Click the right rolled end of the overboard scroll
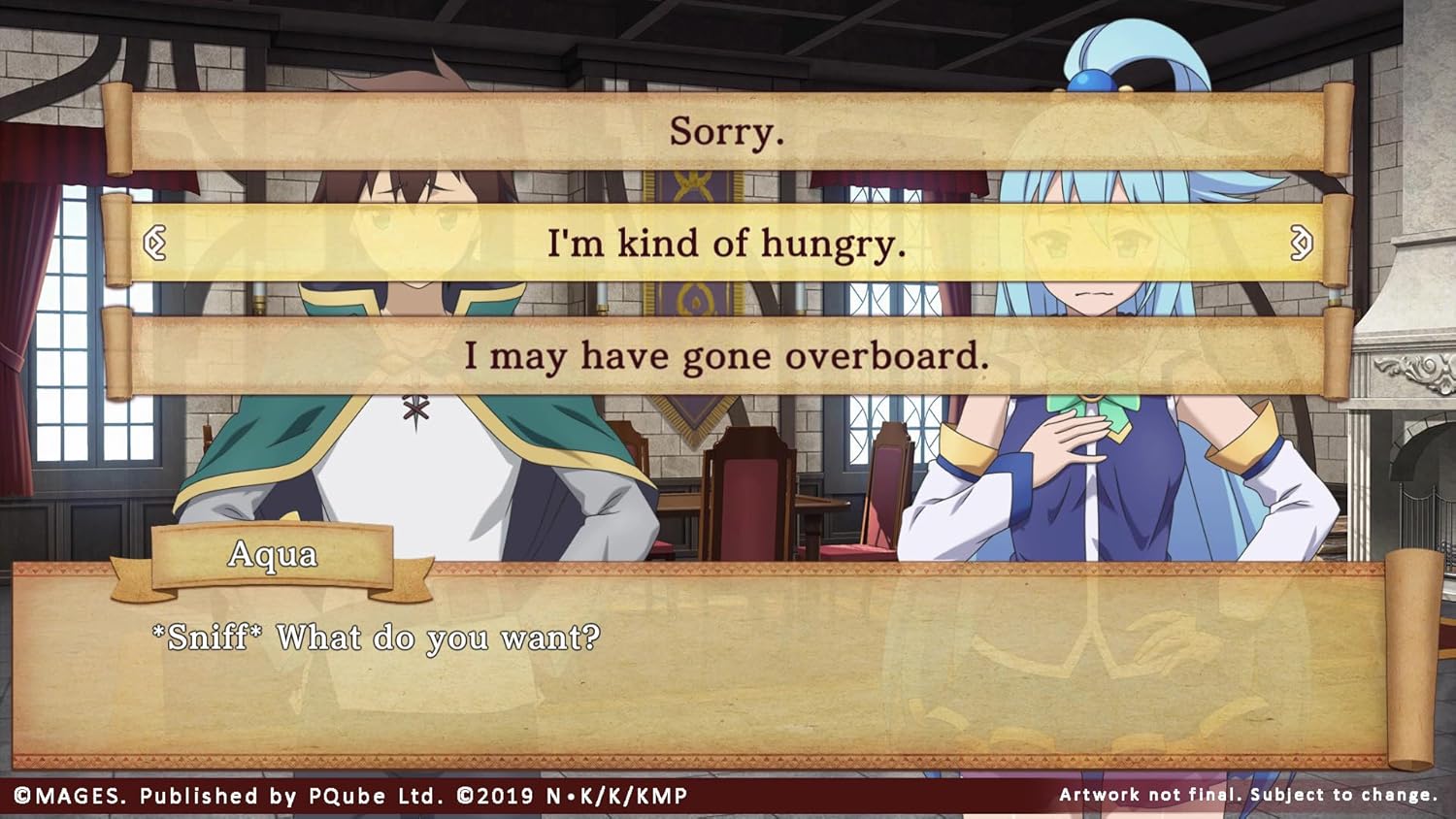1456x819 pixels. coord(1340,354)
